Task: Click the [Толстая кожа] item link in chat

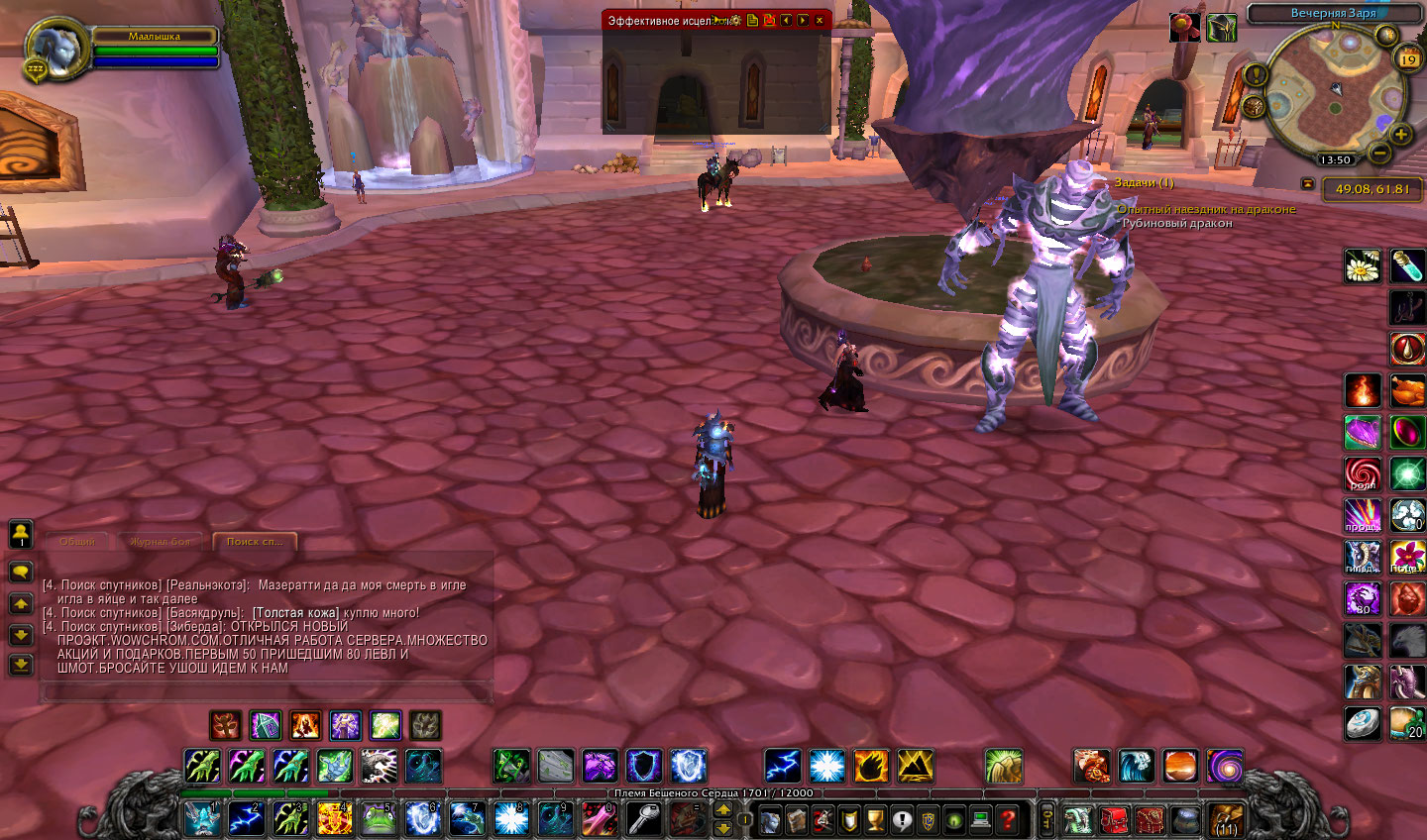Action: [296, 613]
